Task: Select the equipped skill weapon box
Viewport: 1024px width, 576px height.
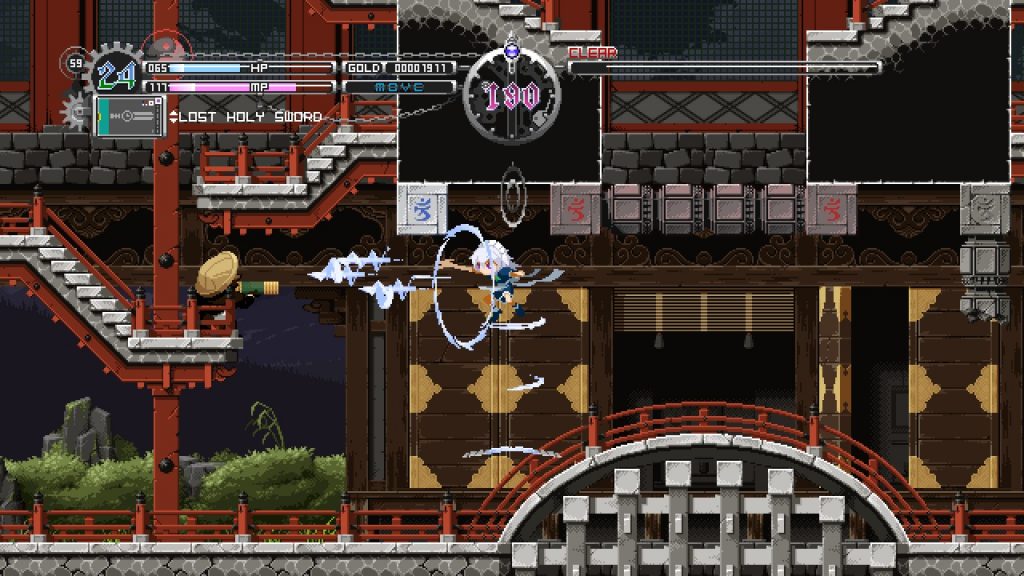Action: pos(128,116)
